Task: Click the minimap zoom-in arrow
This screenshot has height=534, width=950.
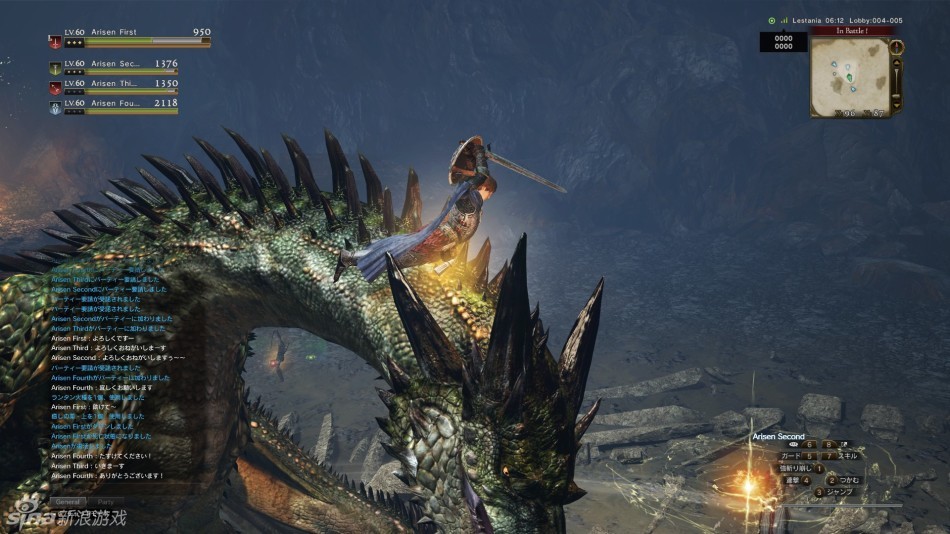Action: (896, 61)
